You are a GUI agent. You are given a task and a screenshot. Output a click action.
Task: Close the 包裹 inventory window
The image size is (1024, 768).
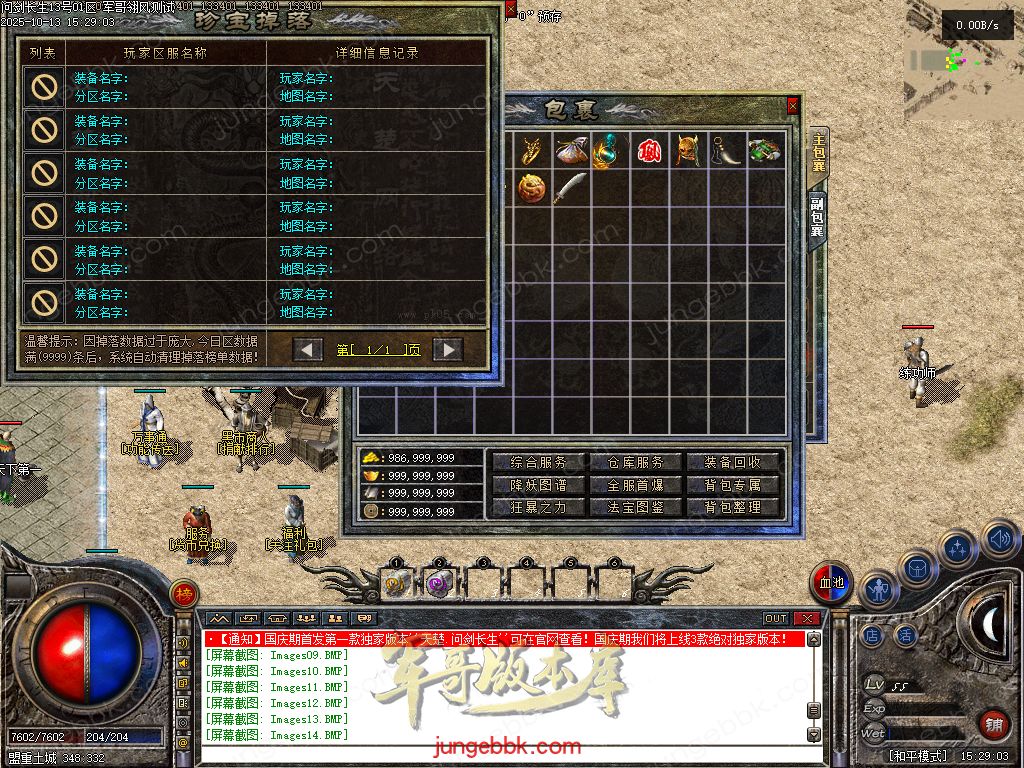(793, 105)
